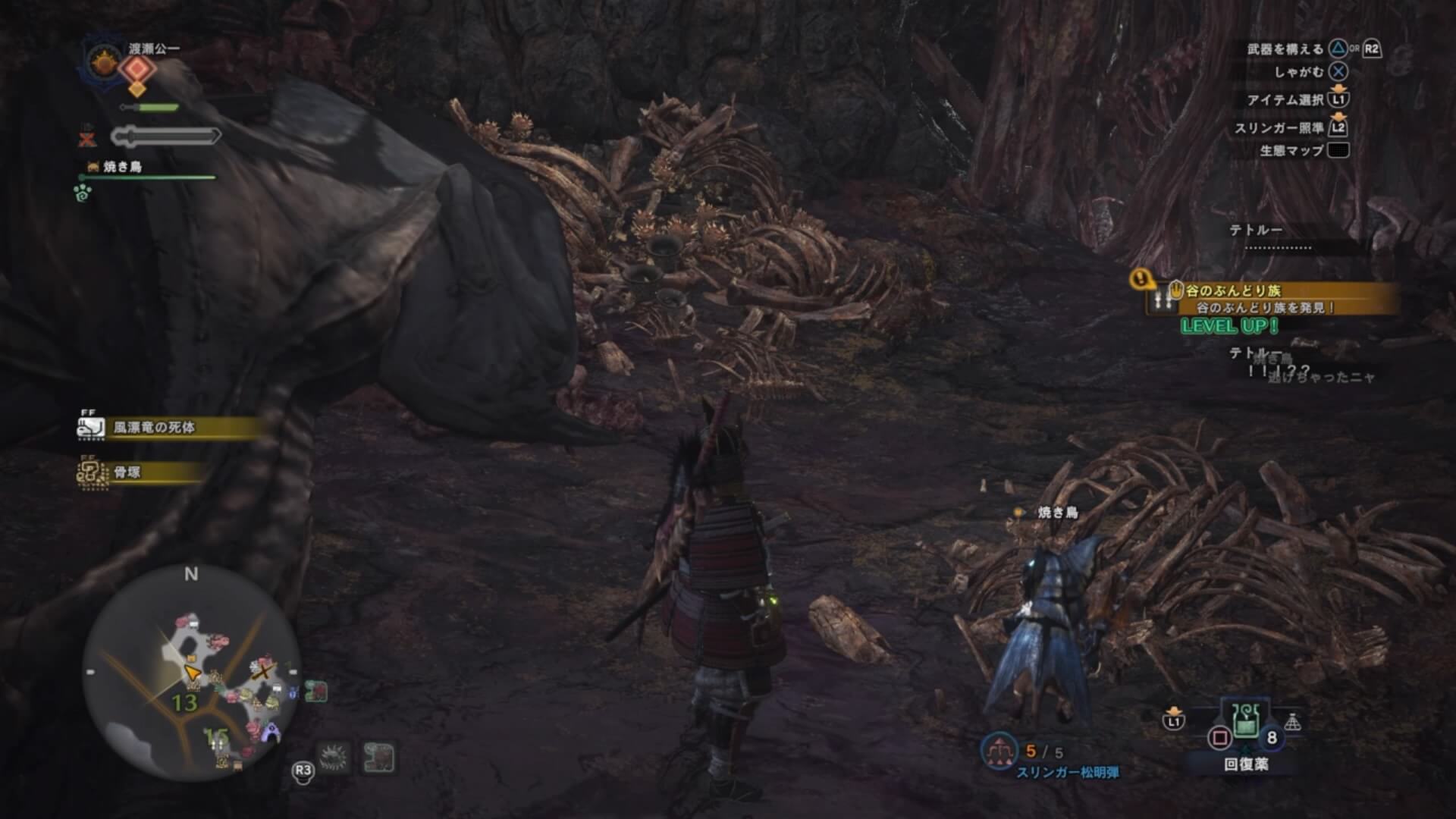
Task: Click the スリンガー松明弾 slinger ammo icon
Action: [999, 751]
